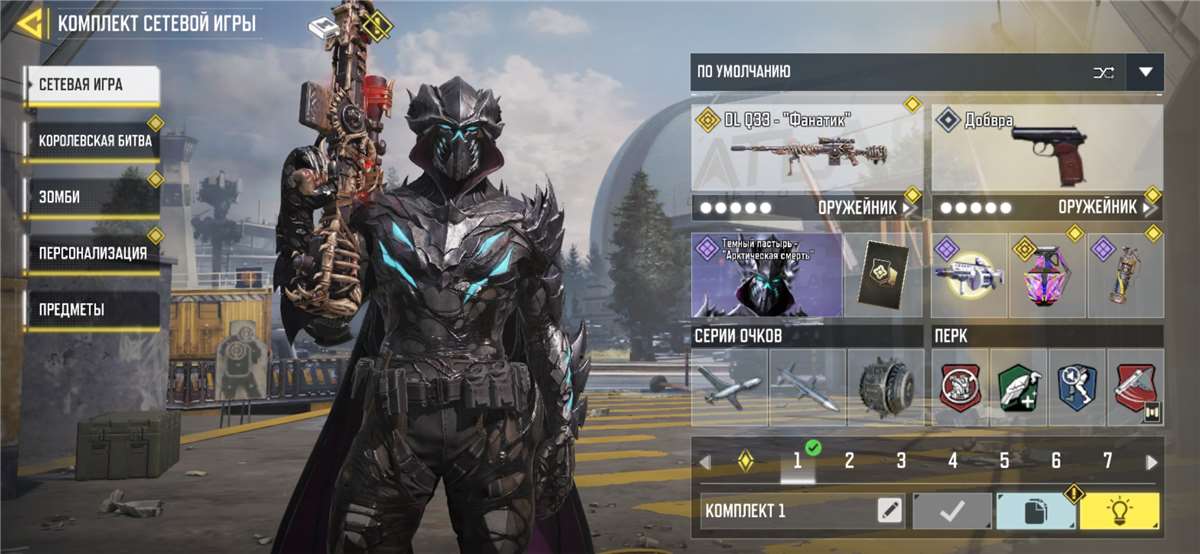Go back using the yellow arrow
Viewport: 1200px width, 554px height.
(x=28, y=23)
